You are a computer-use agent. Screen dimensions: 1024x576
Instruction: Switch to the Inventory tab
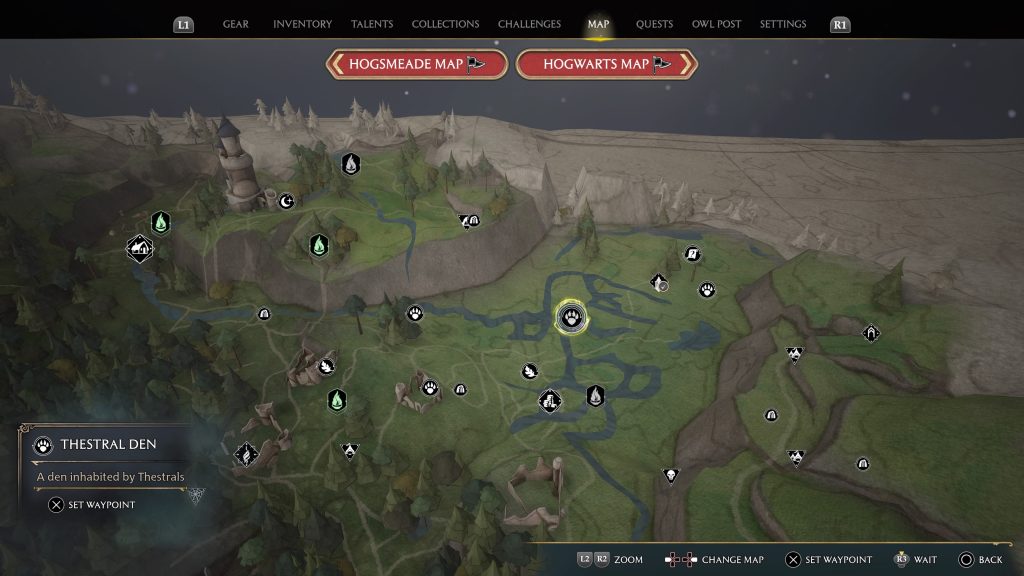point(302,24)
